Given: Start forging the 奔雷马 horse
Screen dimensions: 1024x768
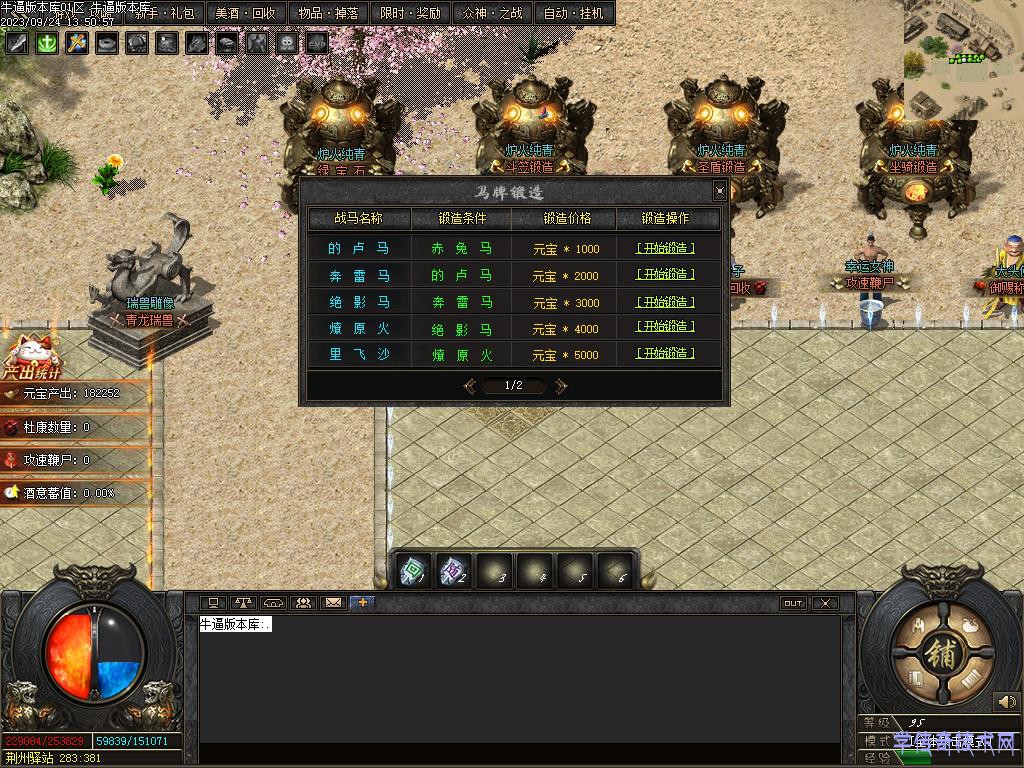Looking at the screenshot, I should click(x=665, y=275).
